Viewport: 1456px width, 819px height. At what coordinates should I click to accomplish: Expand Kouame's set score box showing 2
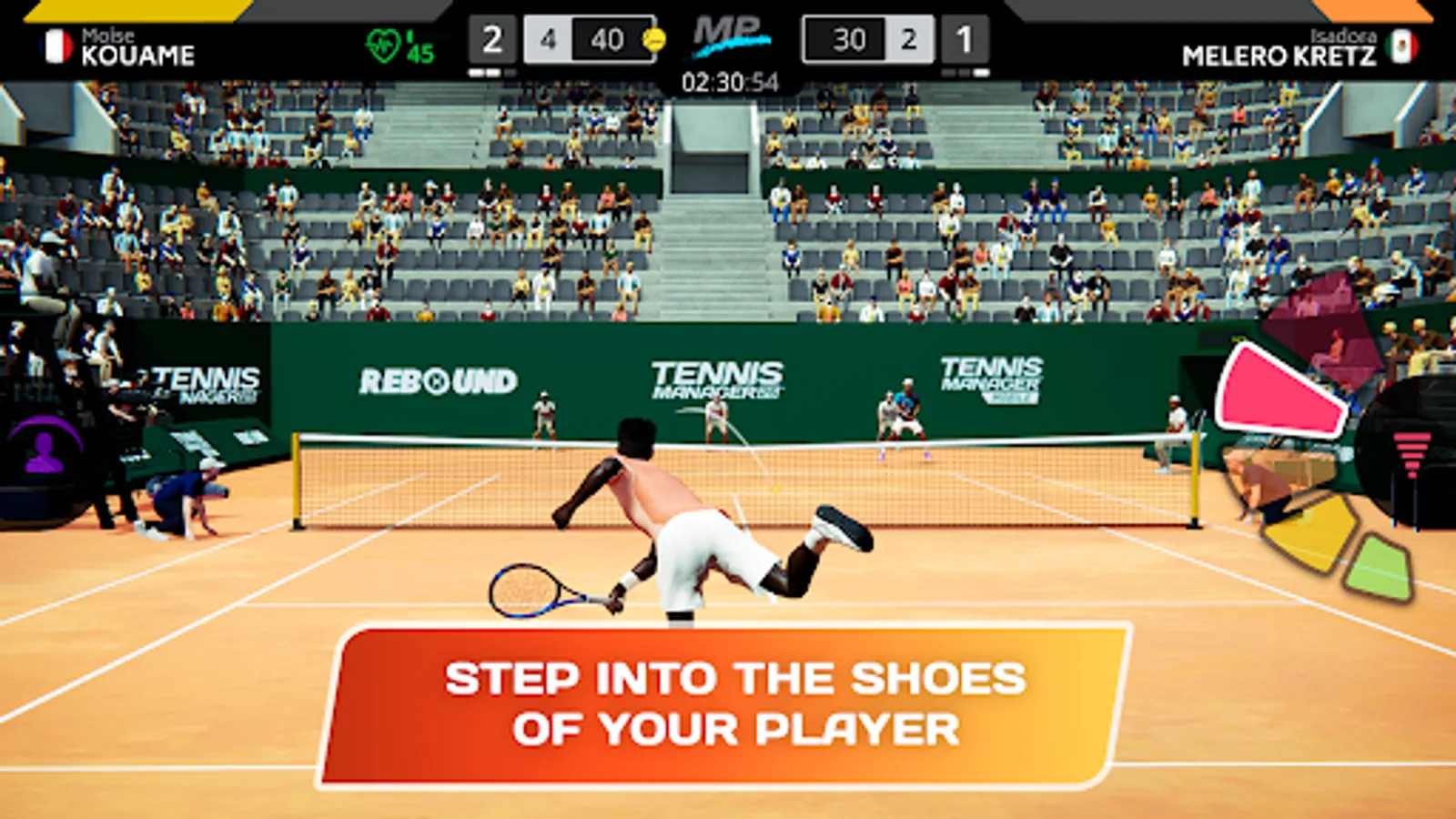coord(491,38)
